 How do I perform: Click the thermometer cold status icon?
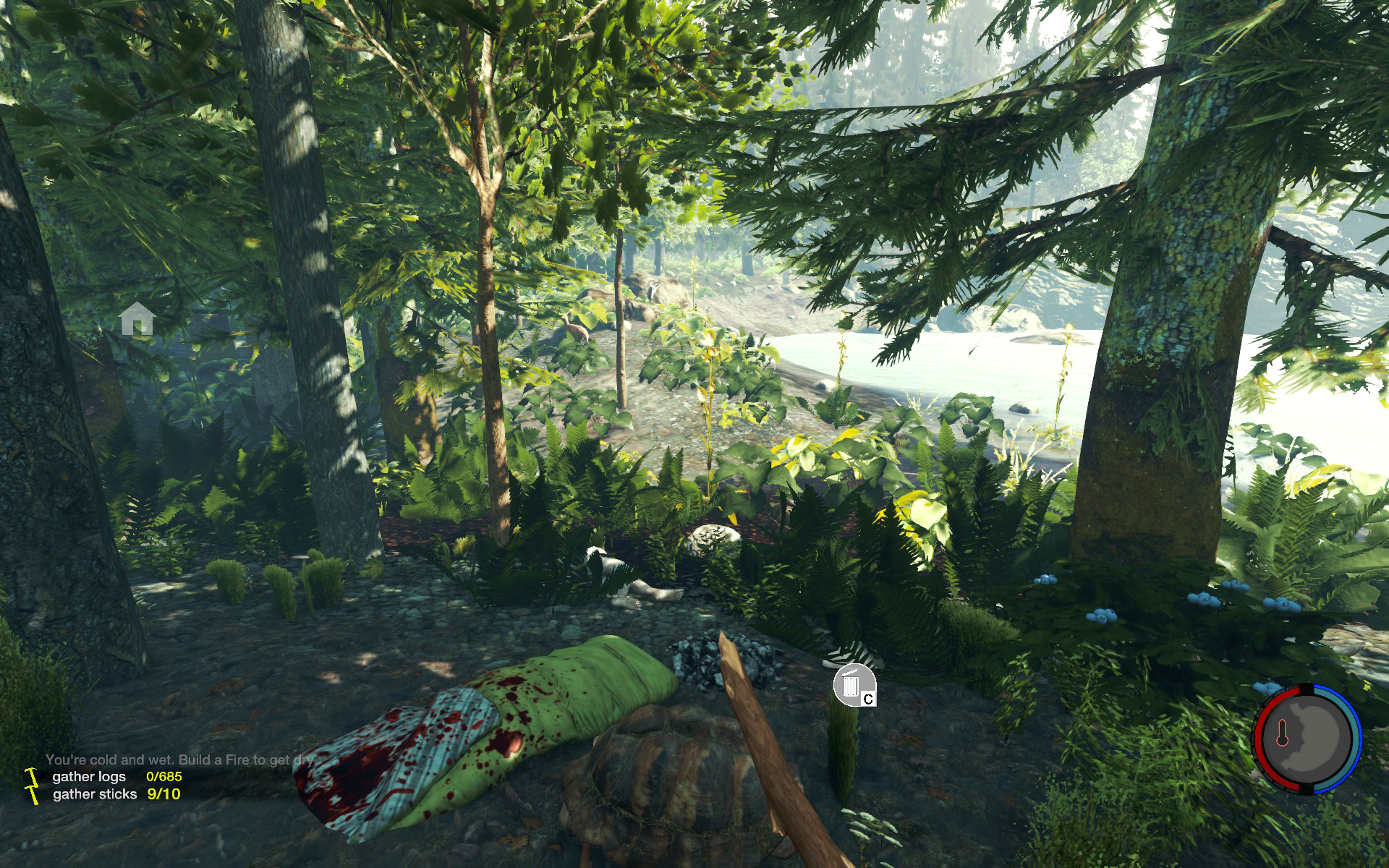(x=1282, y=733)
